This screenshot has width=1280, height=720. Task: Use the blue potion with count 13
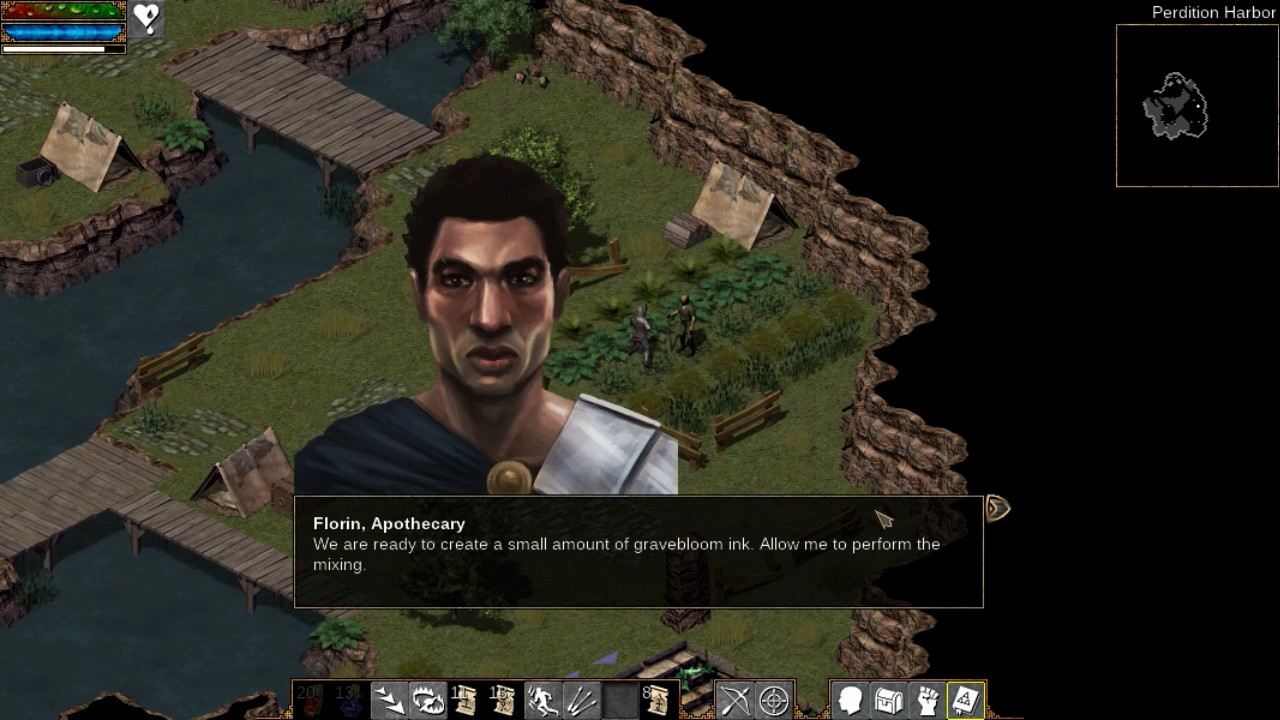click(349, 700)
